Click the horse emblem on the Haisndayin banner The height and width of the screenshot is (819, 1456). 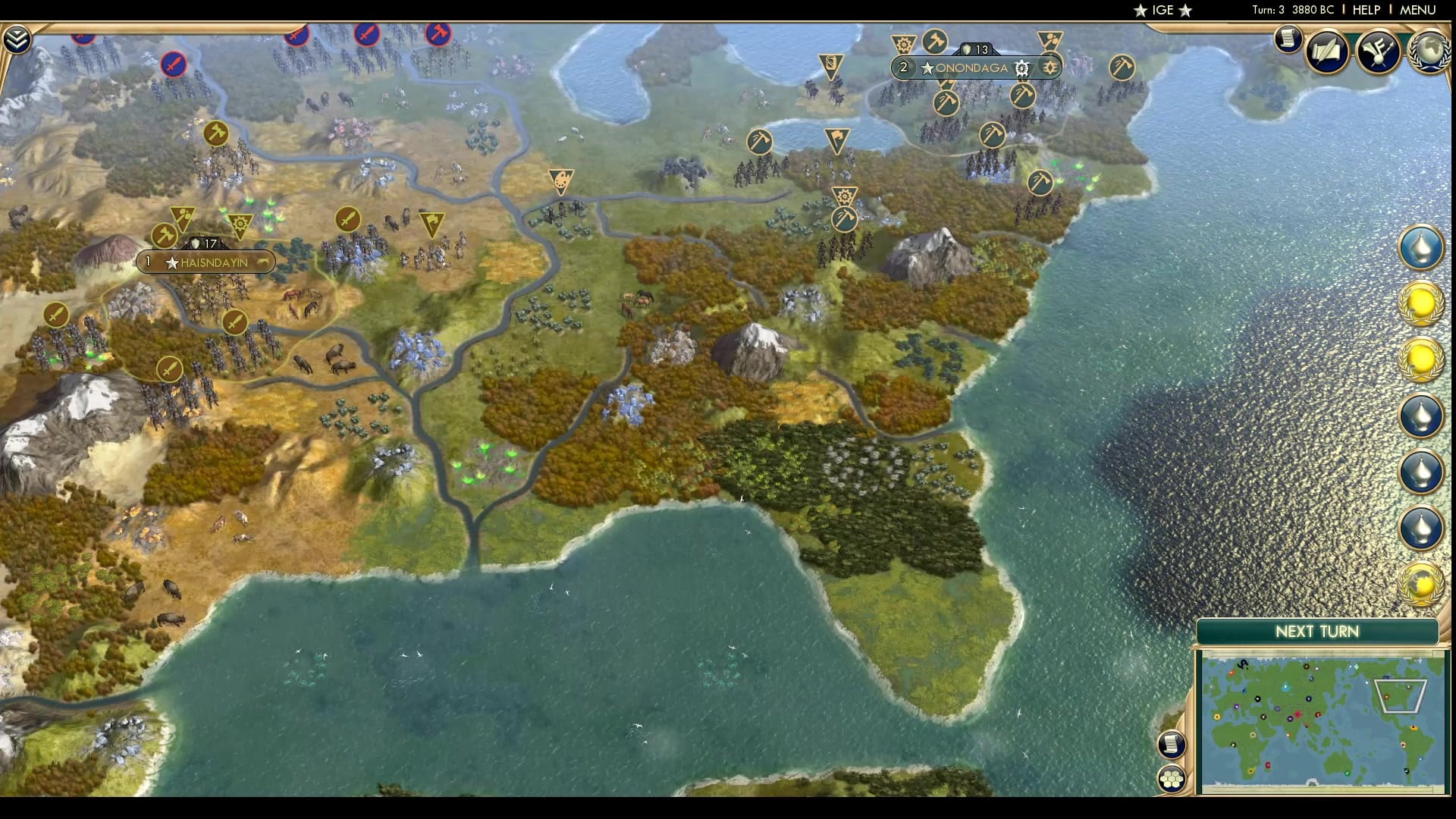pyautogui.click(x=262, y=262)
